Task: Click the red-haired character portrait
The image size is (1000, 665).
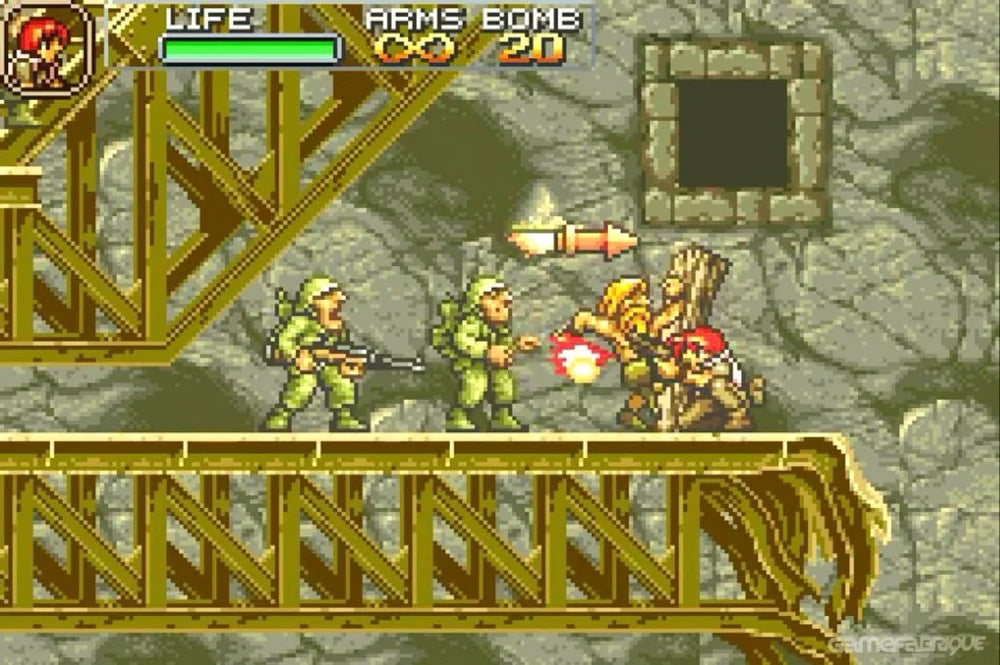Action: (47, 47)
